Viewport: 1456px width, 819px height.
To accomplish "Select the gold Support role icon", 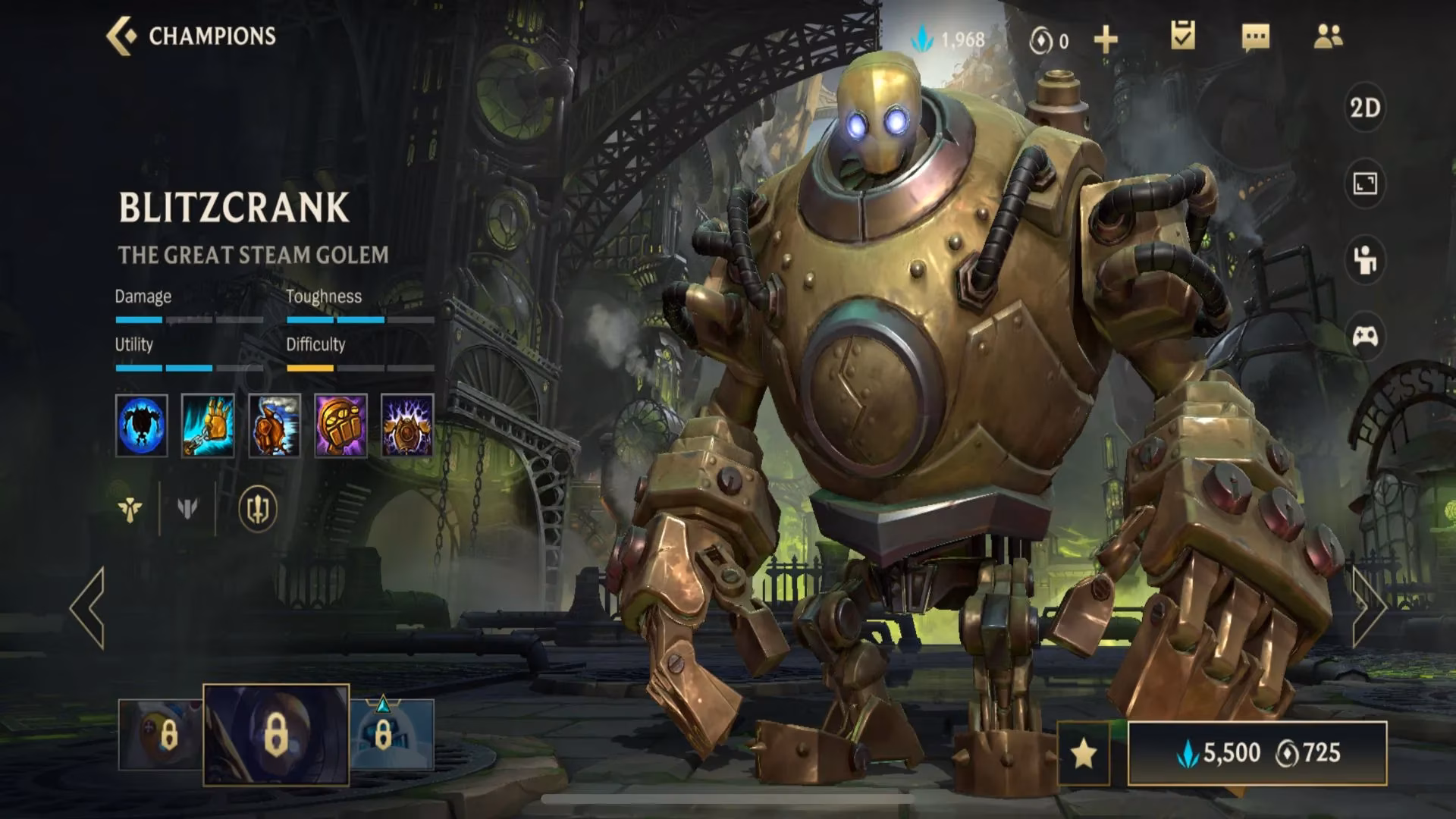I will pos(130,510).
